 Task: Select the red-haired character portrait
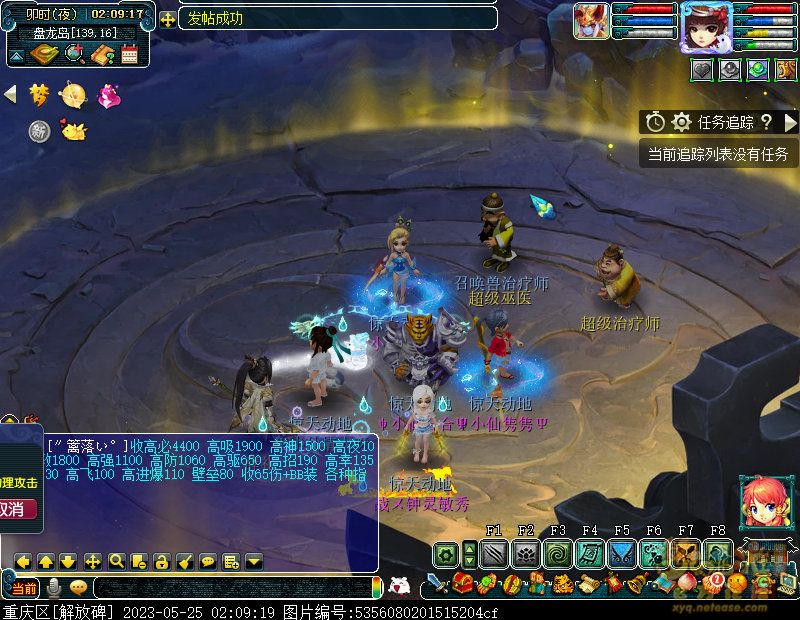click(762, 502)
